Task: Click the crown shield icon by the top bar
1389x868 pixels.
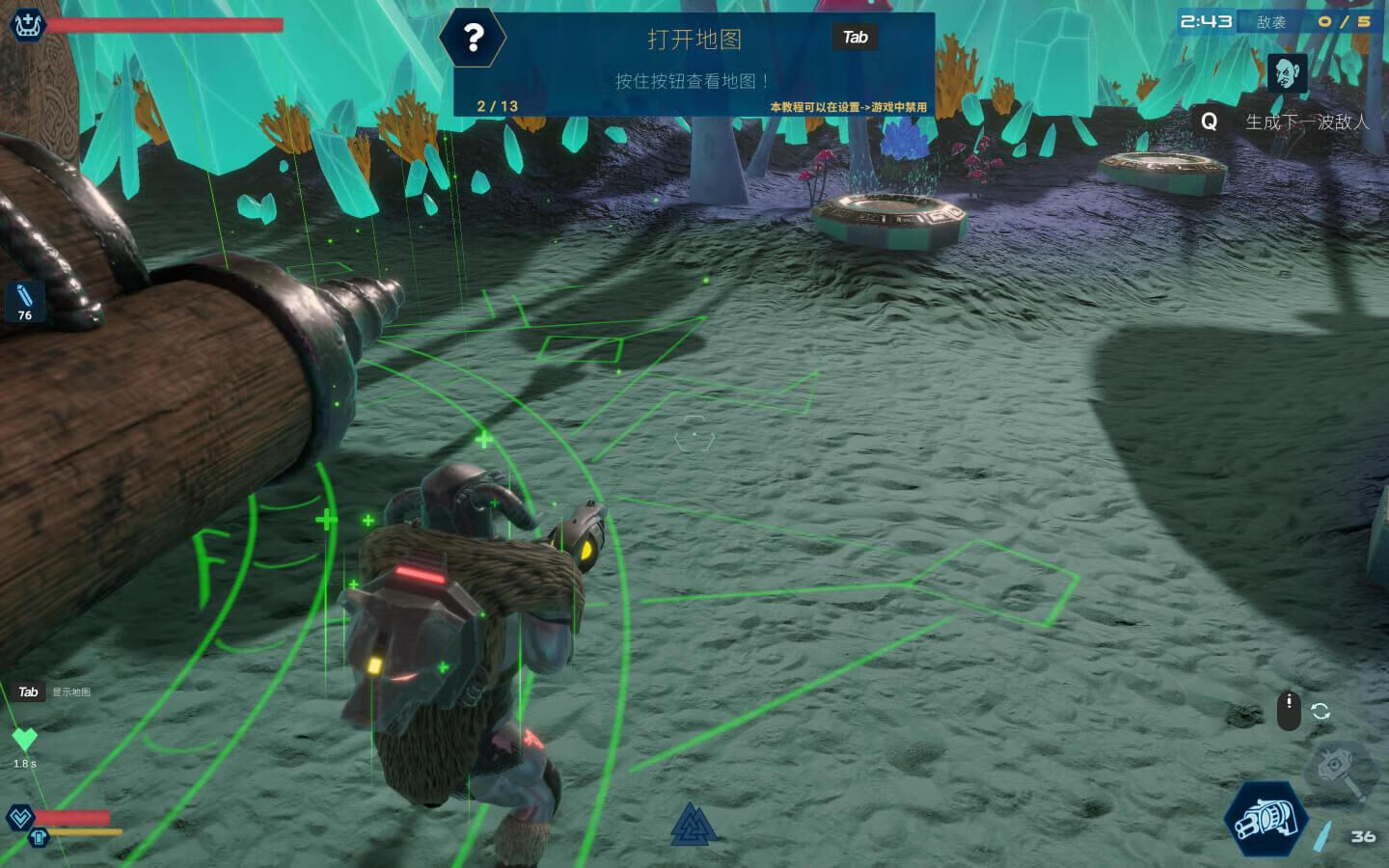Action: pos(26,23)
